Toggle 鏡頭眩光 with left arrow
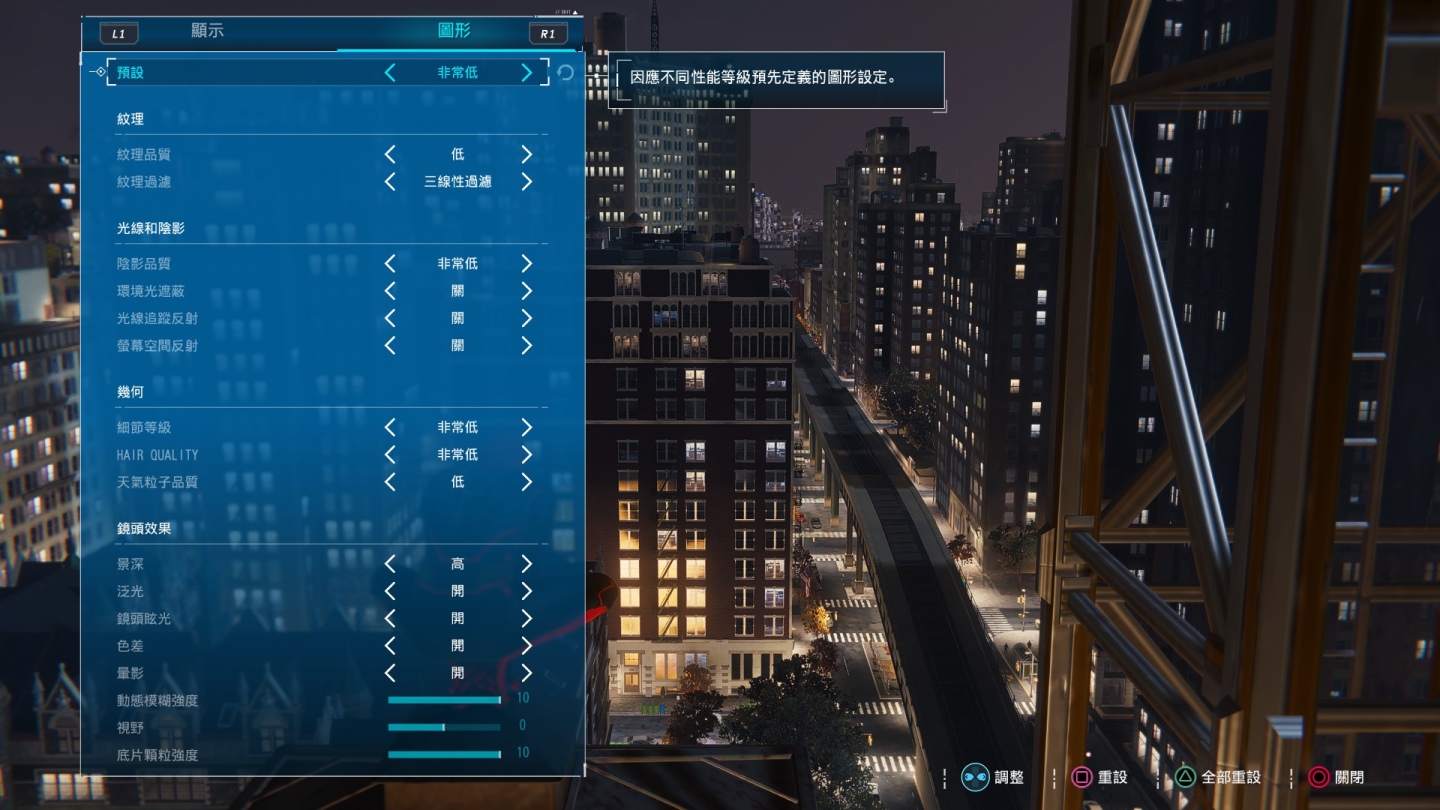This screenshot has height=810, width=1440. tap(390, 618)
